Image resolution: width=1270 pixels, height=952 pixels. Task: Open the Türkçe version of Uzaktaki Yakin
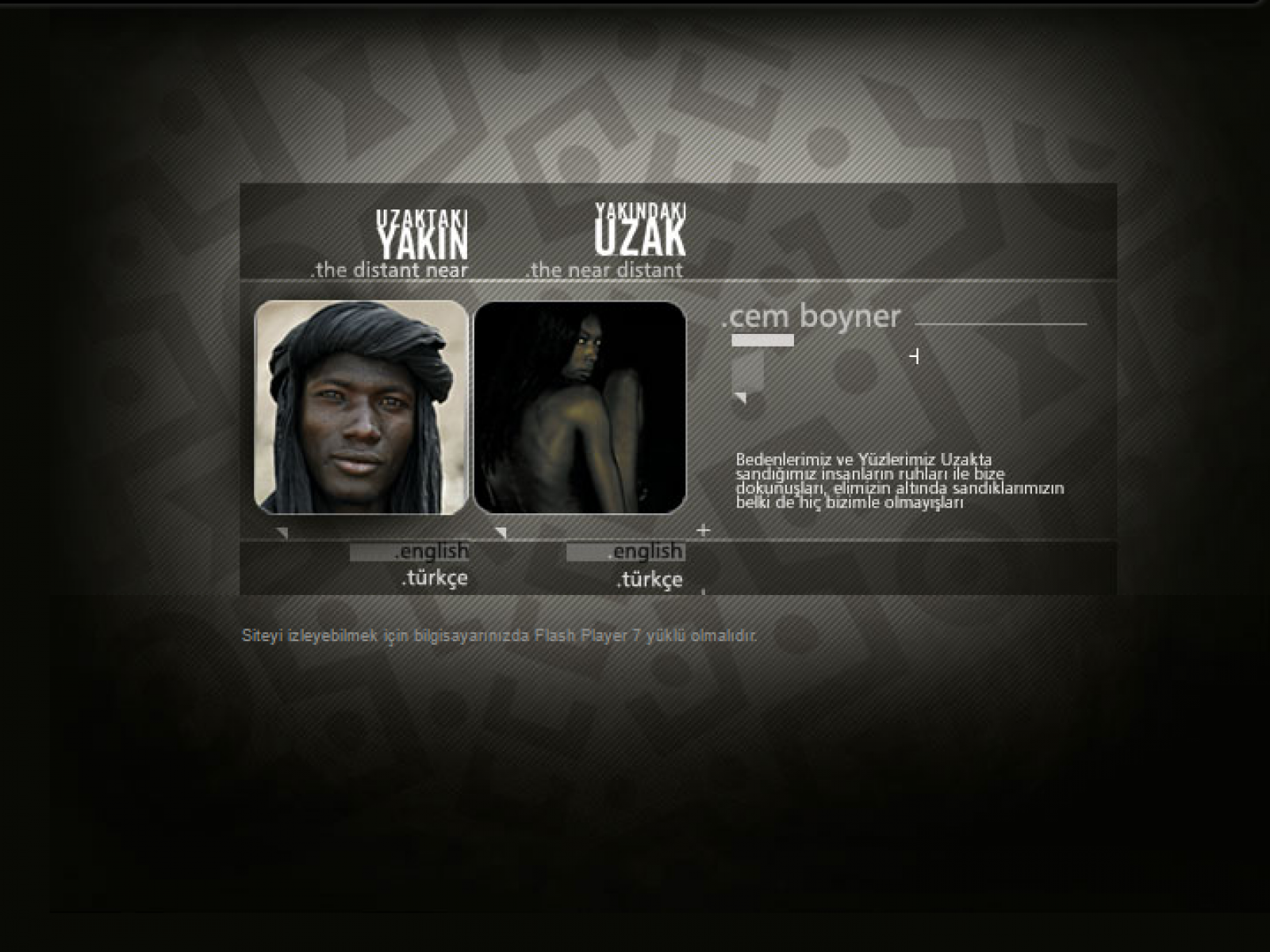tap(435, 578)
